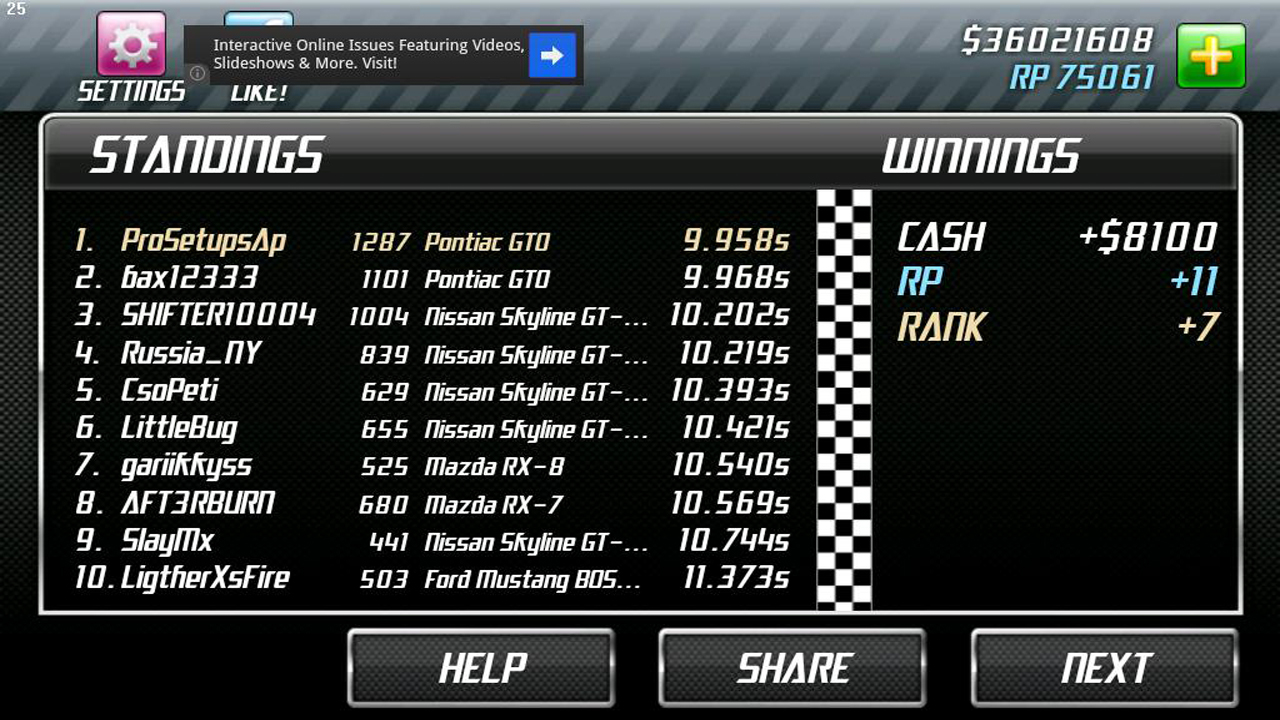1280x720 pixels.
Task: Select the WINNINGS header
Action: point(981,155)
